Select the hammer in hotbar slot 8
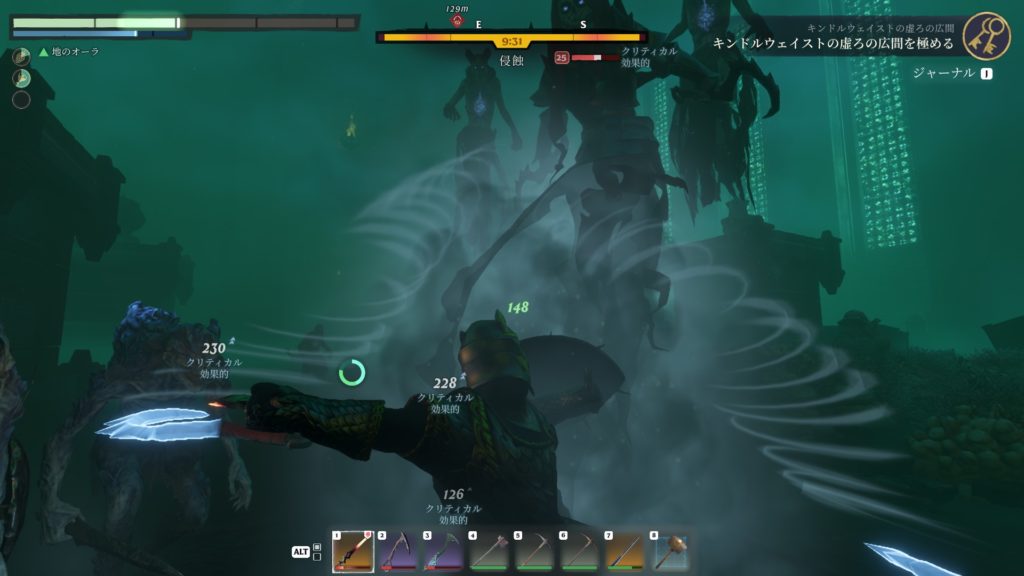This screenshot has height=576, width=1024. pos(670,552)
